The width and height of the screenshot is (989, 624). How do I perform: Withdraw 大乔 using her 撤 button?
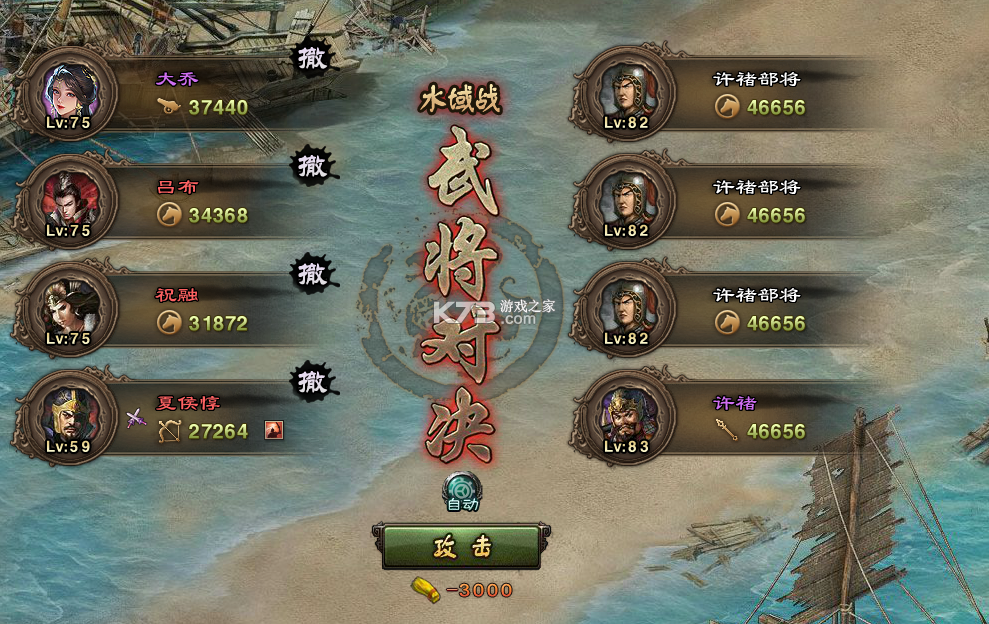pos(314,59)
